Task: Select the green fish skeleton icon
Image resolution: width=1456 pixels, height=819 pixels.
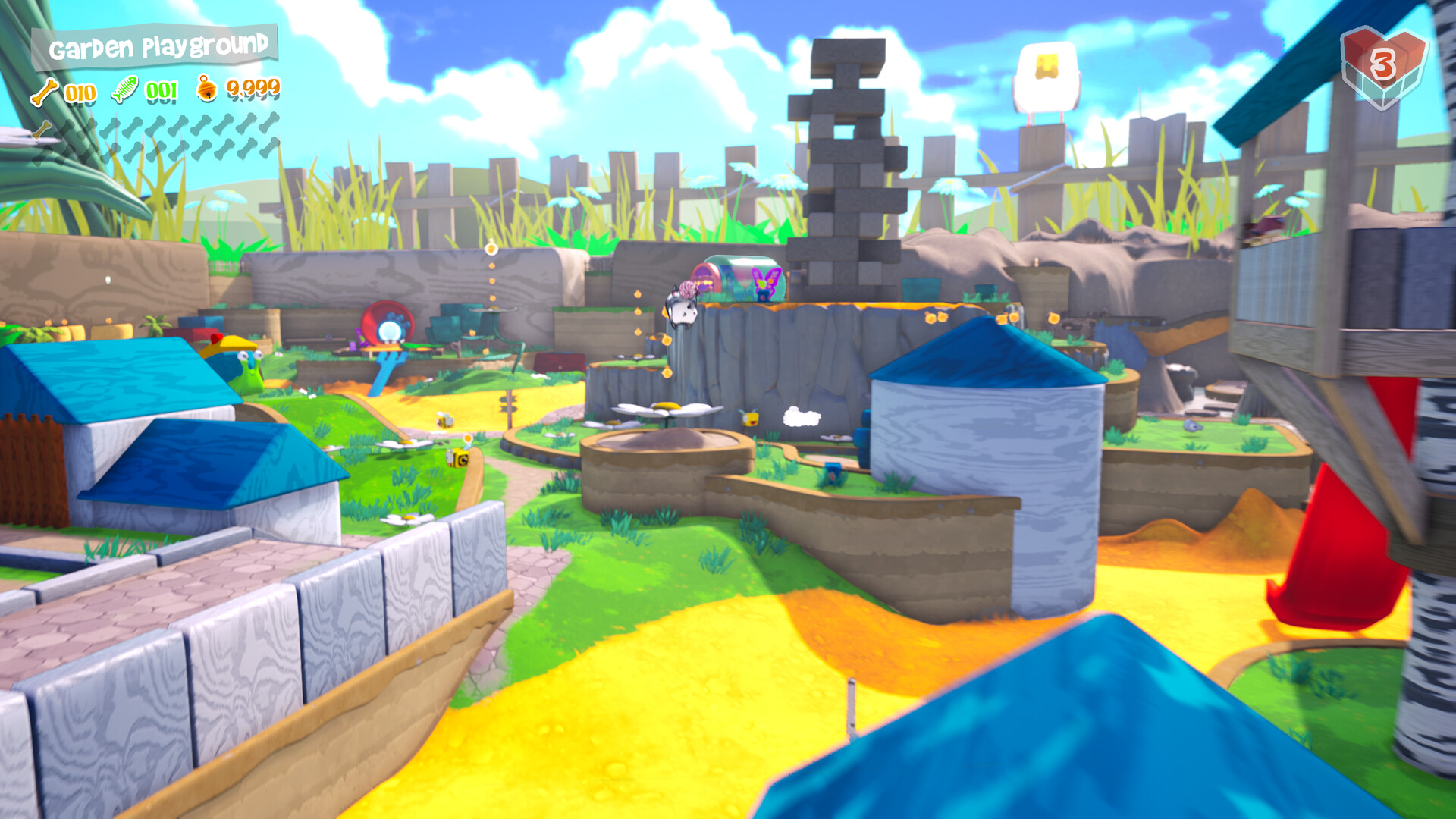Action: [x=125, y=90]
